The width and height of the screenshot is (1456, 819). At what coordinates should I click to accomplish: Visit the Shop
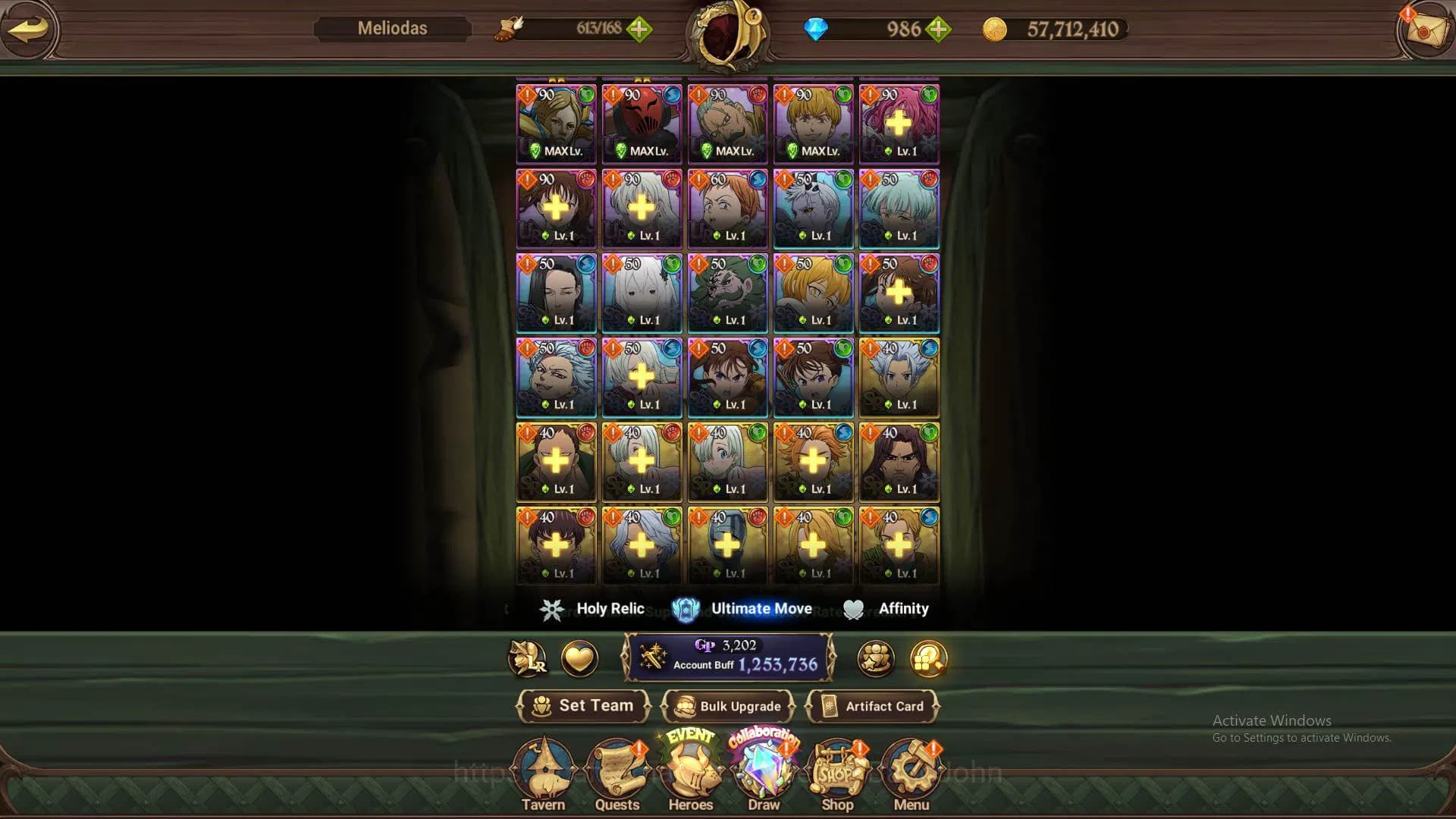point(837,773)
